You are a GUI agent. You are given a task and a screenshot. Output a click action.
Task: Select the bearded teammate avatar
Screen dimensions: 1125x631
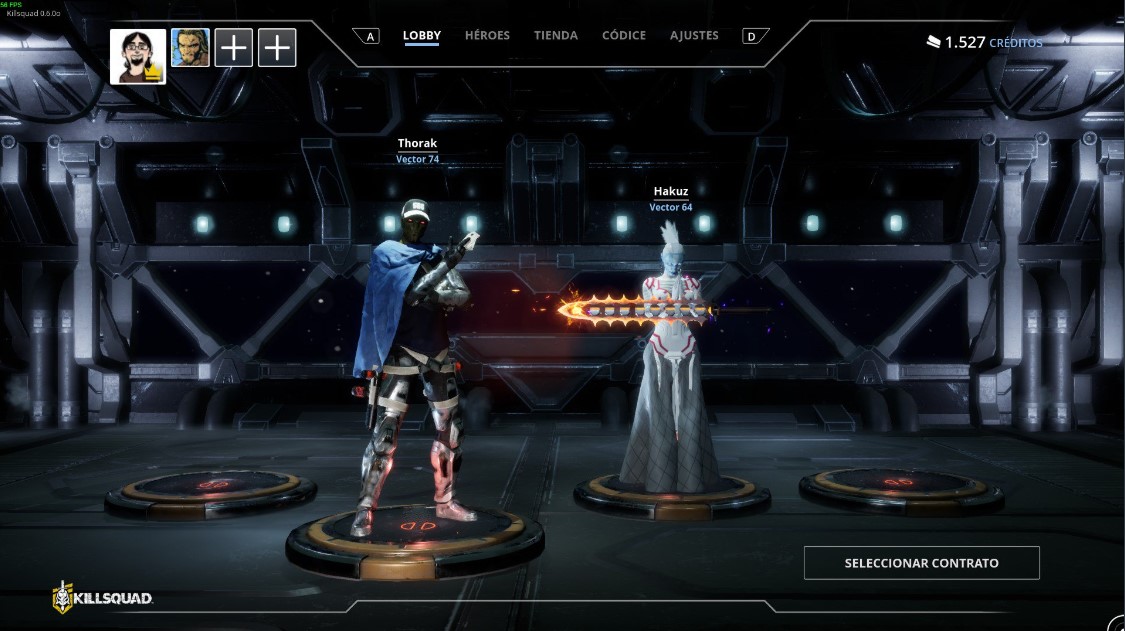tap(190, 47)
